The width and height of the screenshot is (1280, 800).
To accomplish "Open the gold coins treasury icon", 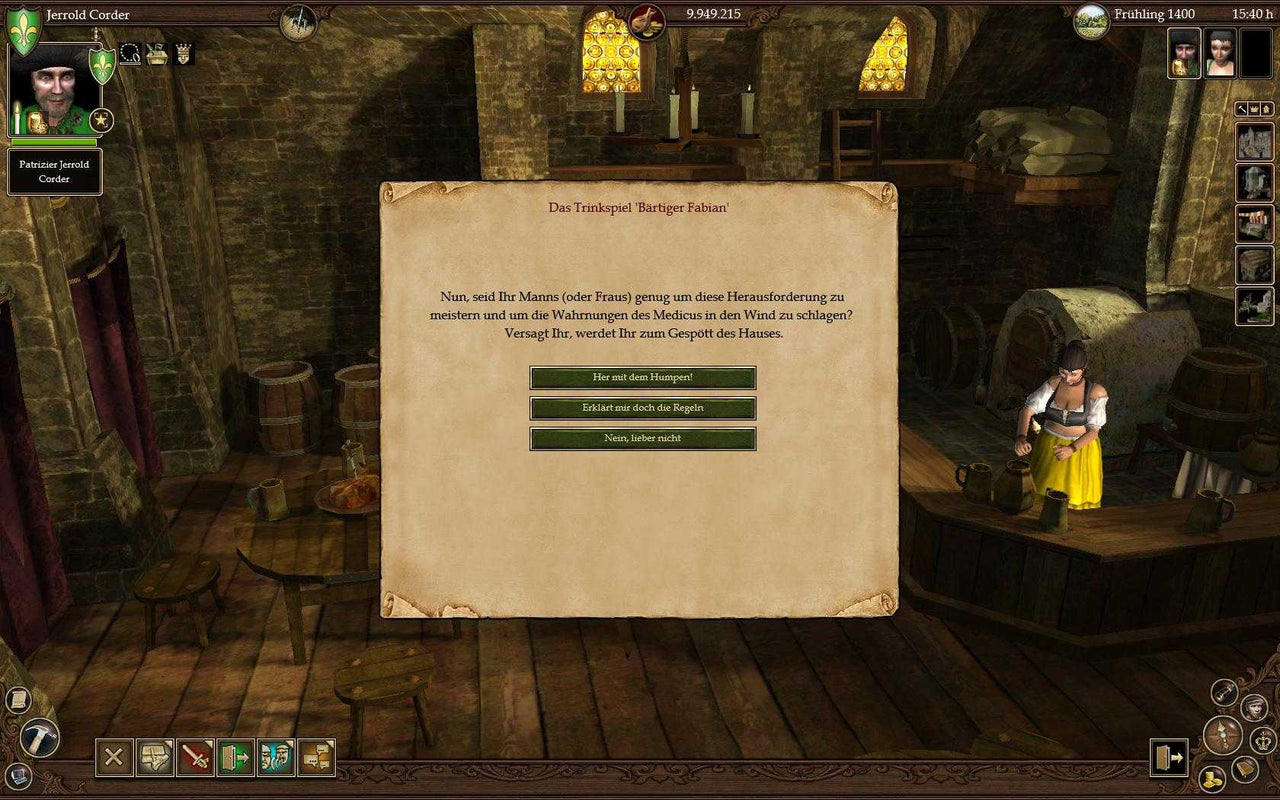I will tap(1211, 778).
